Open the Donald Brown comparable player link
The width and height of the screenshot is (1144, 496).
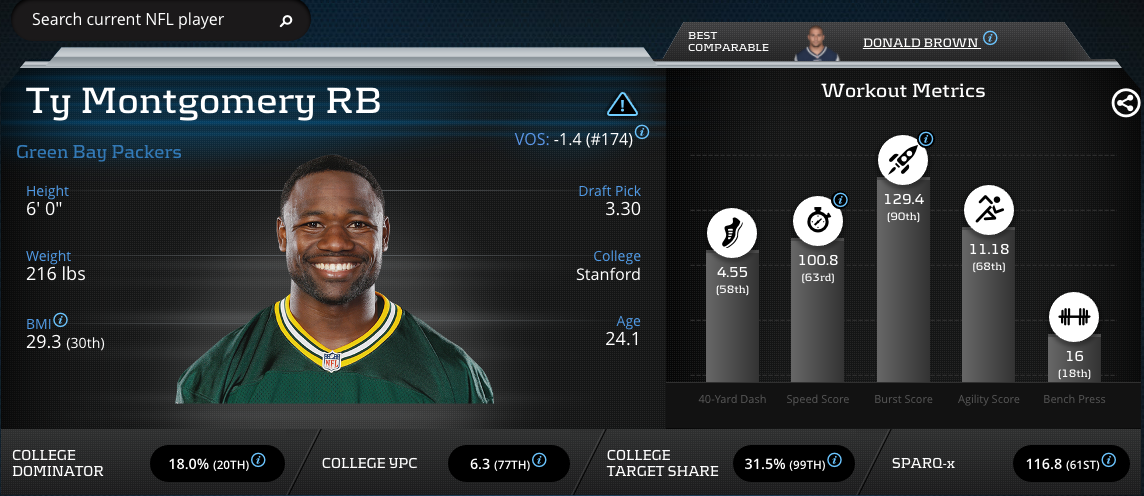coord(920,44)
